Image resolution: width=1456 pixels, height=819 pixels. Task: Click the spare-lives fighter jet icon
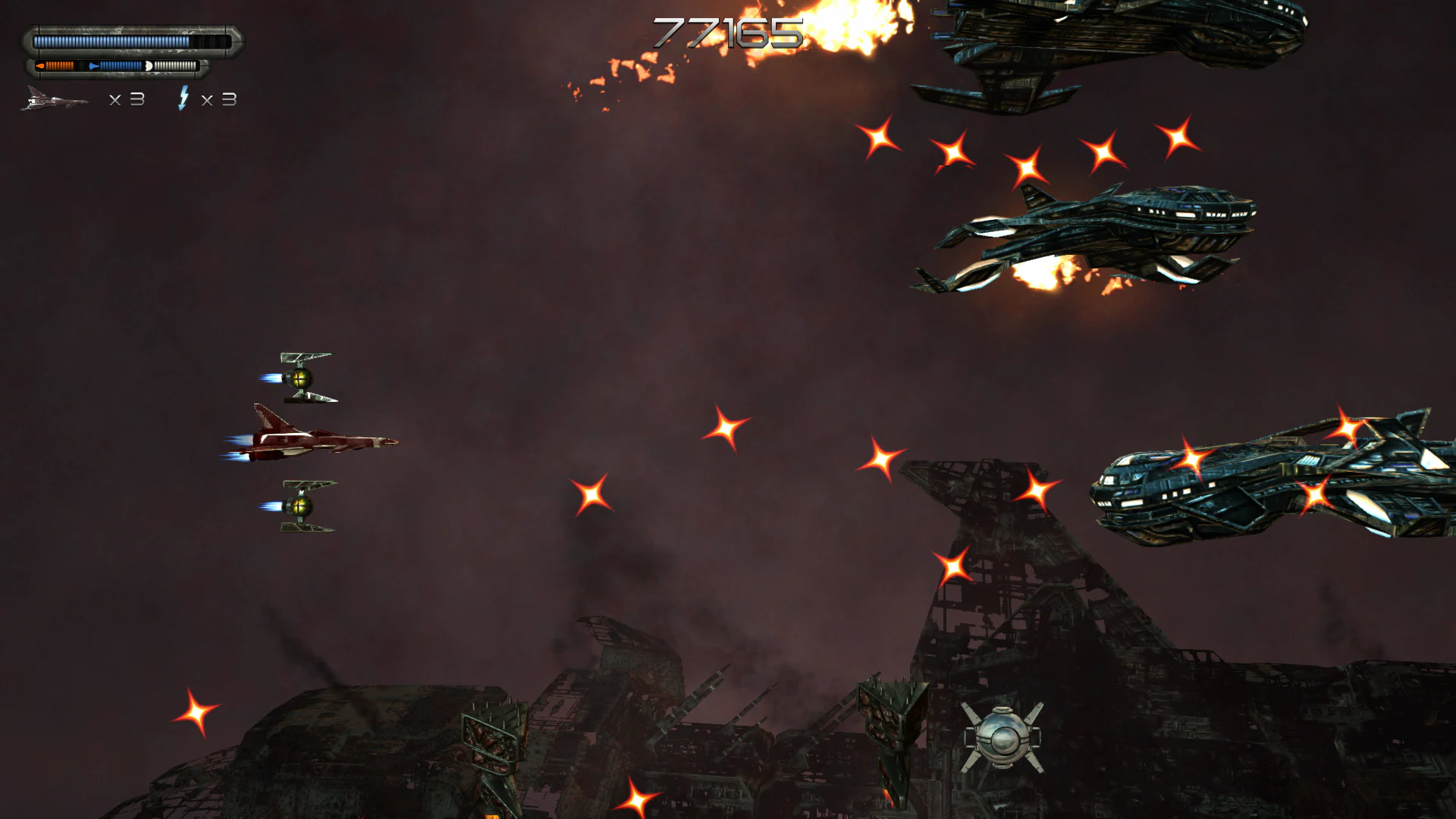tap(53, 97)
